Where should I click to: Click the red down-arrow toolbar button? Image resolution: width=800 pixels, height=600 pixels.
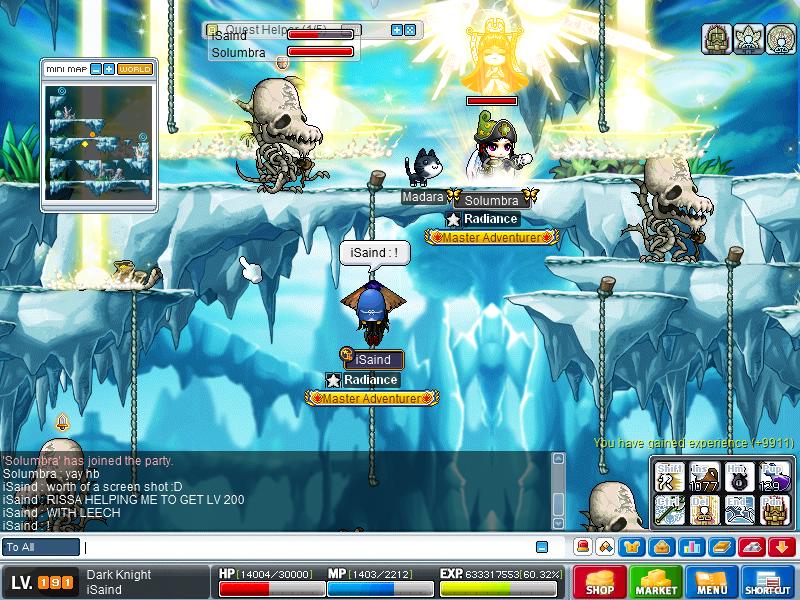point(781,546)
